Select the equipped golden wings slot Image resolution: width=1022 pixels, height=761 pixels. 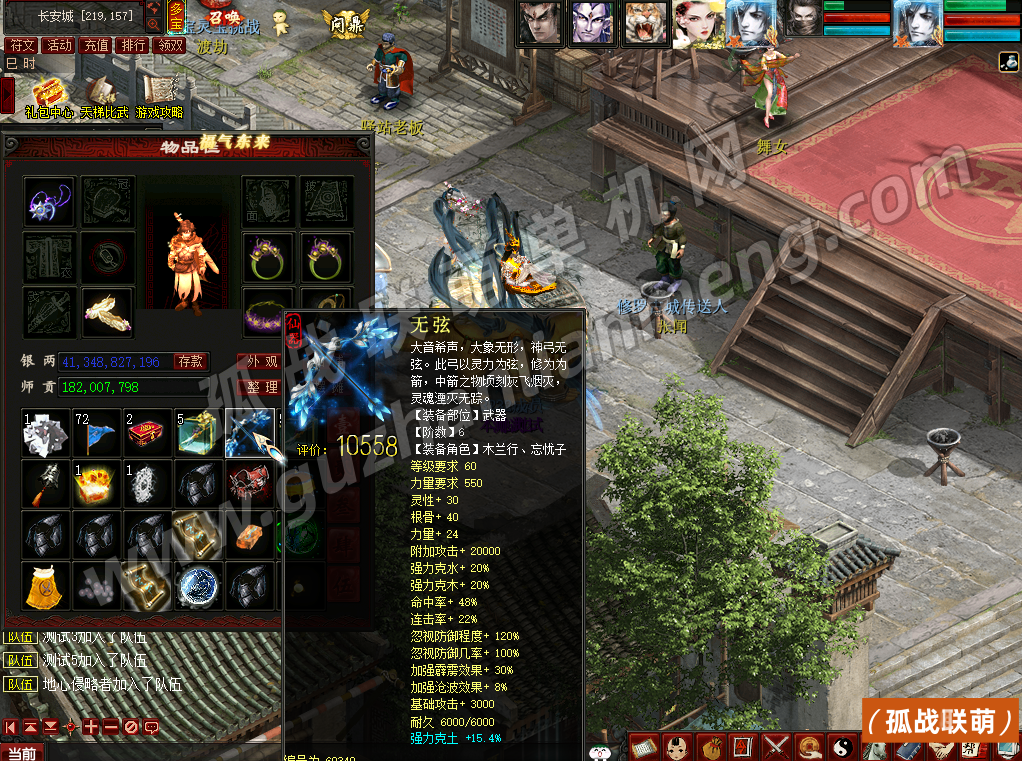(107, 313)
